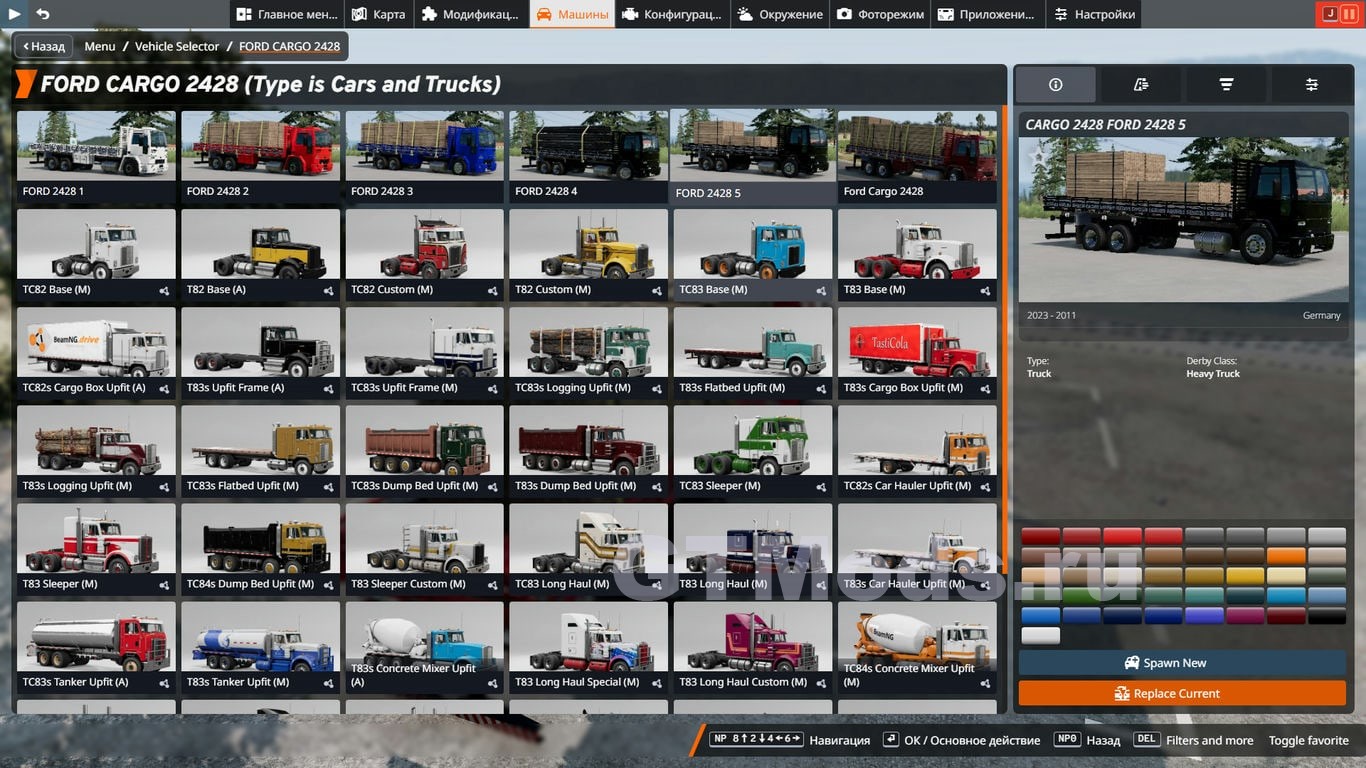Open the Настройки menu tab

[1095, 14]
